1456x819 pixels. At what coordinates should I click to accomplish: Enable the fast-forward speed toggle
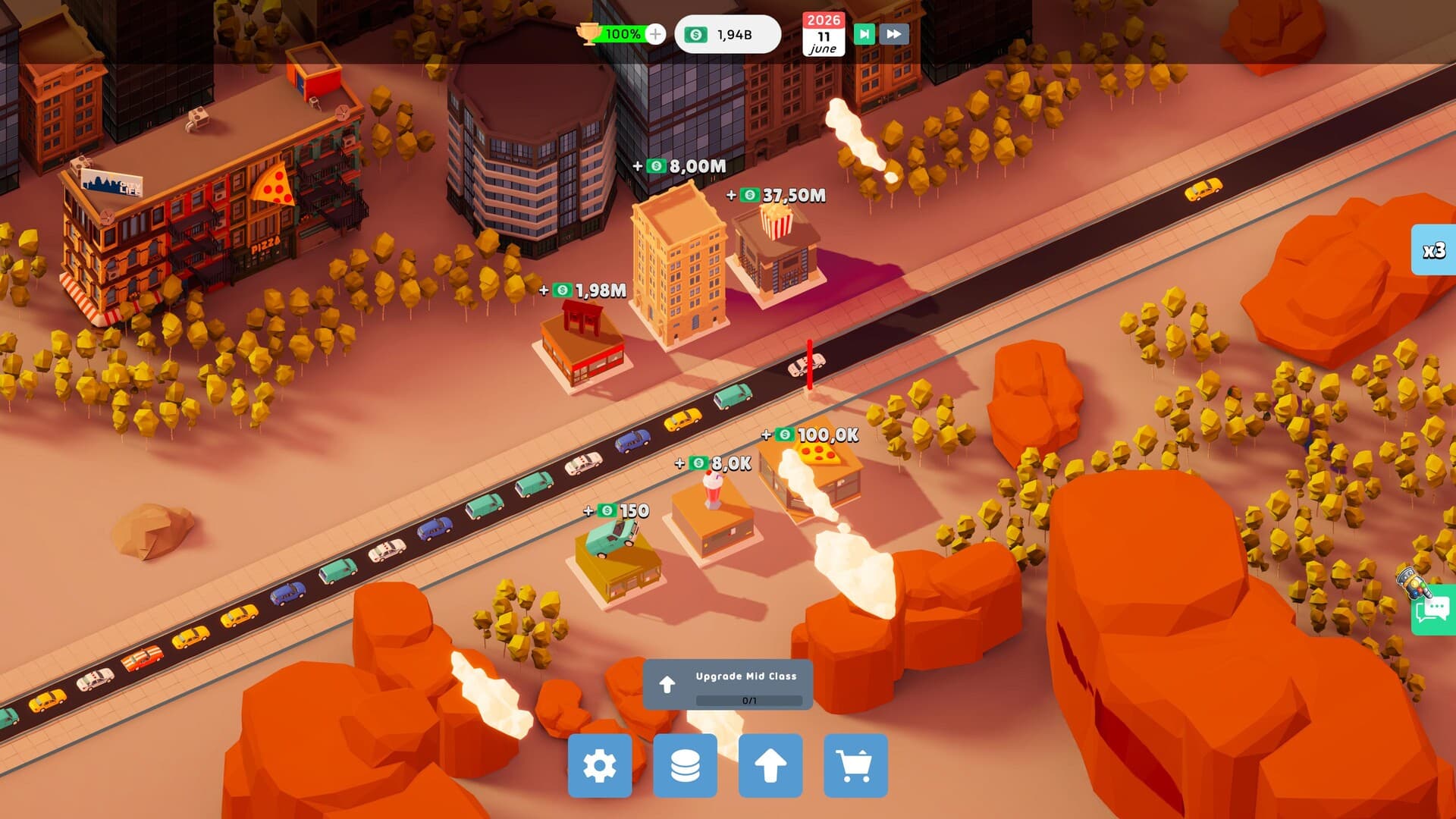893,33
